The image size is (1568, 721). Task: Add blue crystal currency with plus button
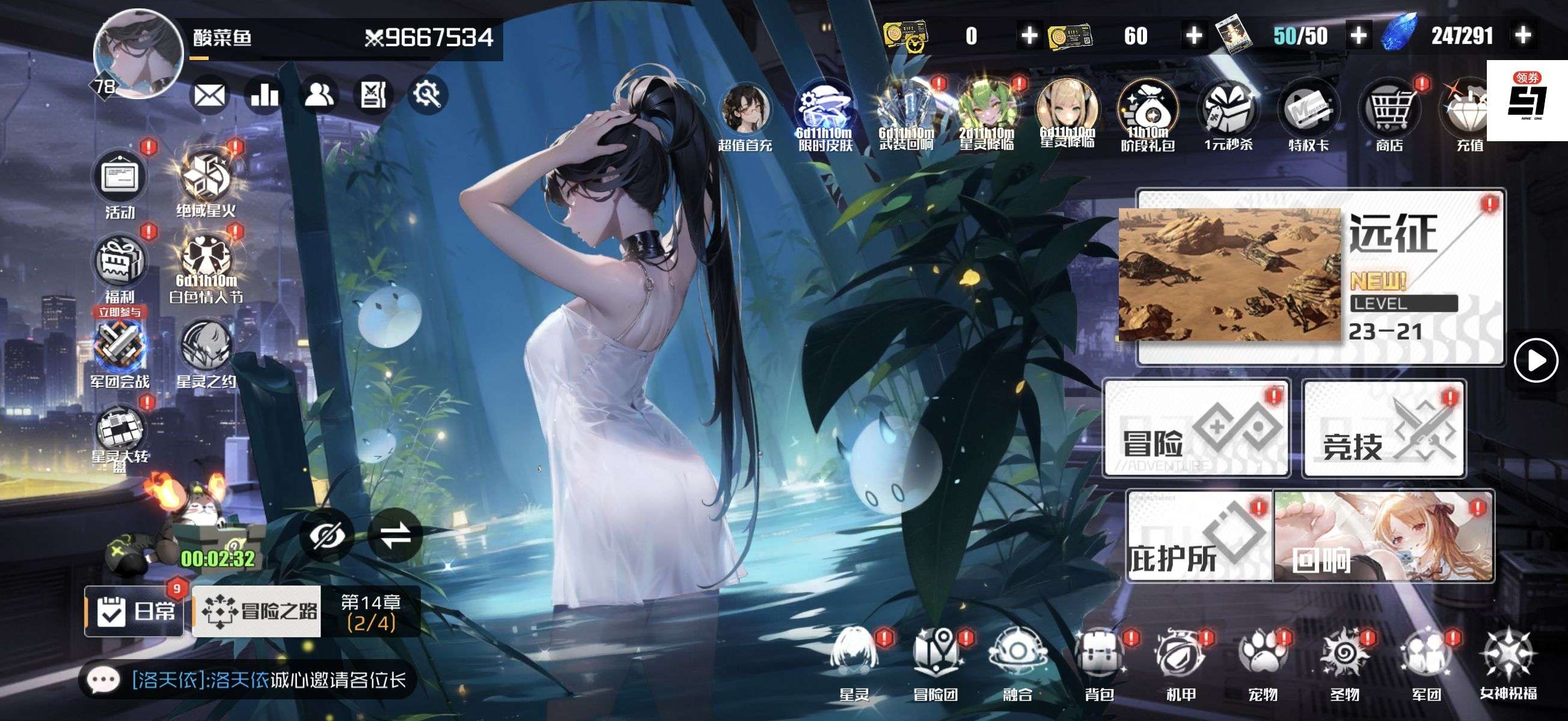1523,35
